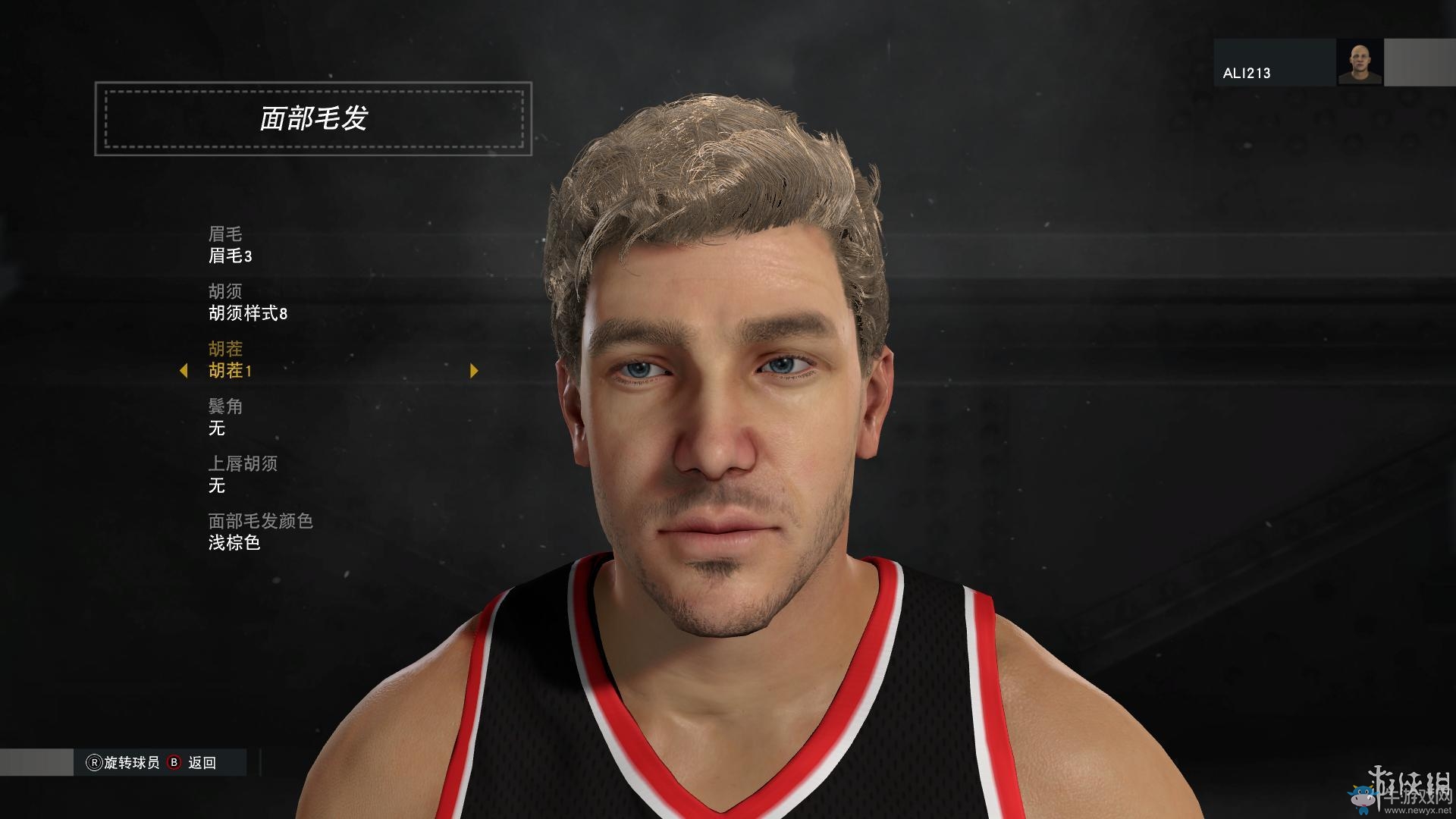
Task: Select the 上唇胡须 mustache option
Action: (242, 465)
